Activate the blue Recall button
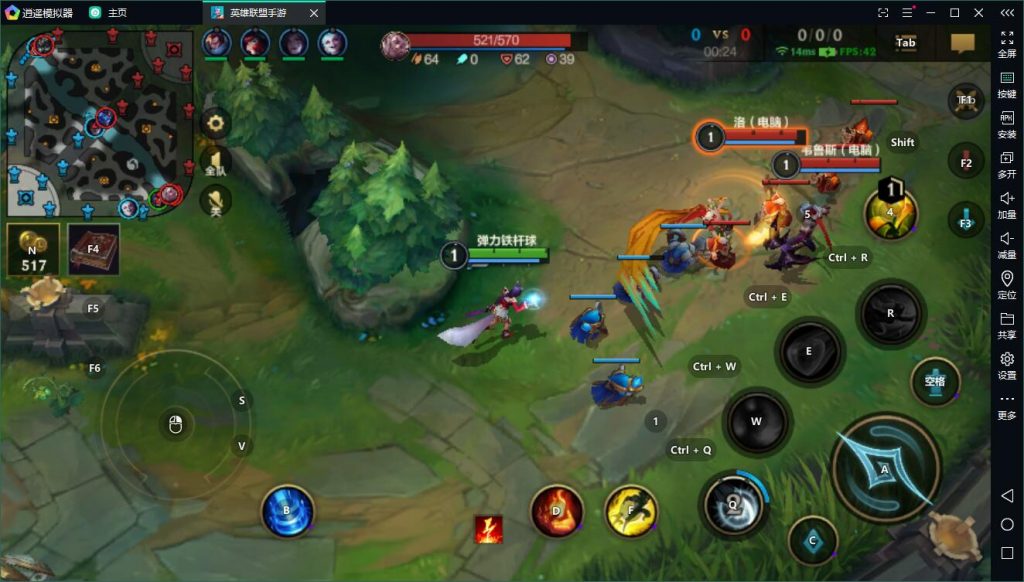This screenshot has height=582, width=1024. 287,510
